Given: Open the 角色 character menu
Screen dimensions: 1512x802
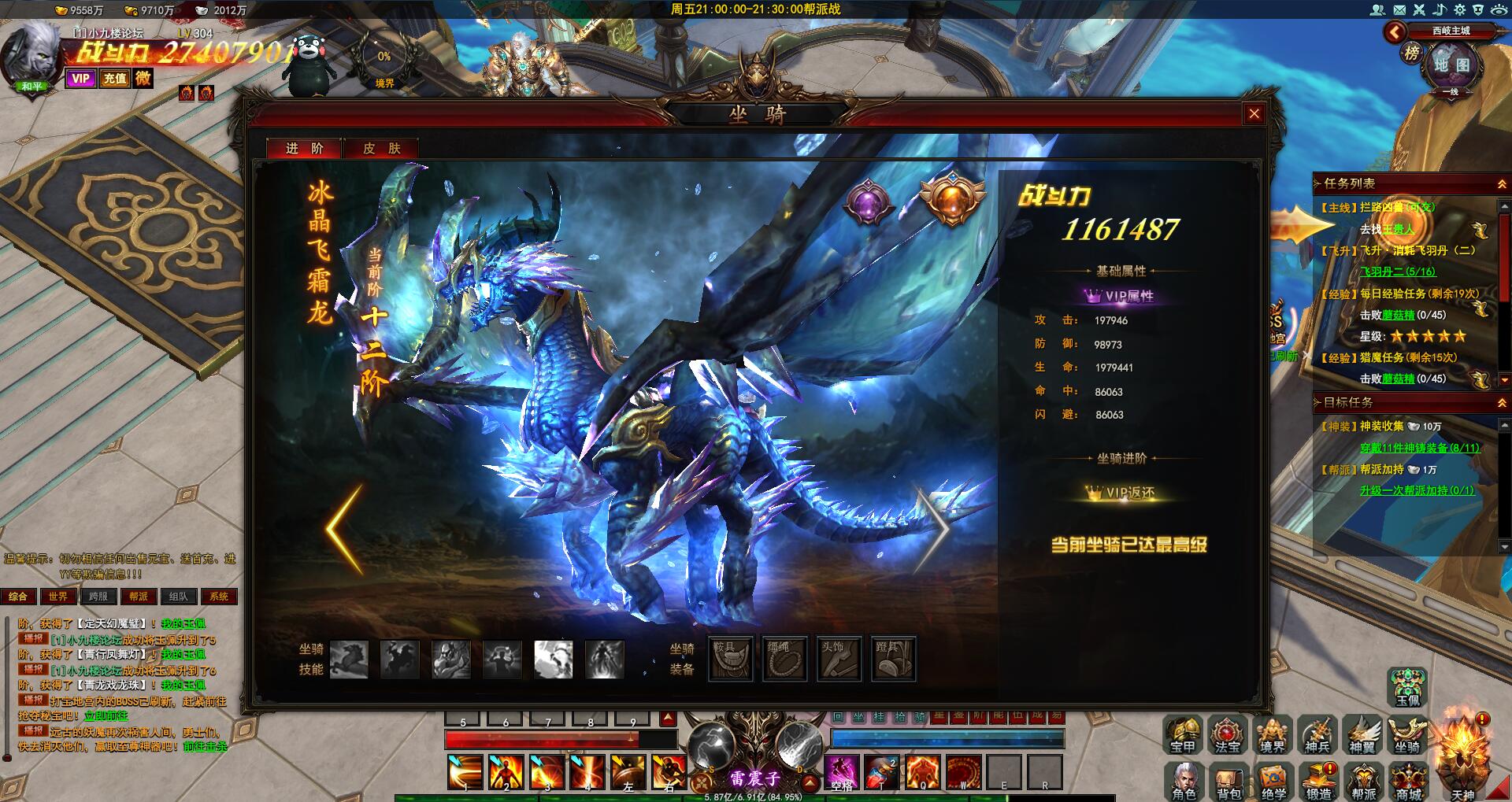Looking at the screenshot, I should pos(1184,782).
